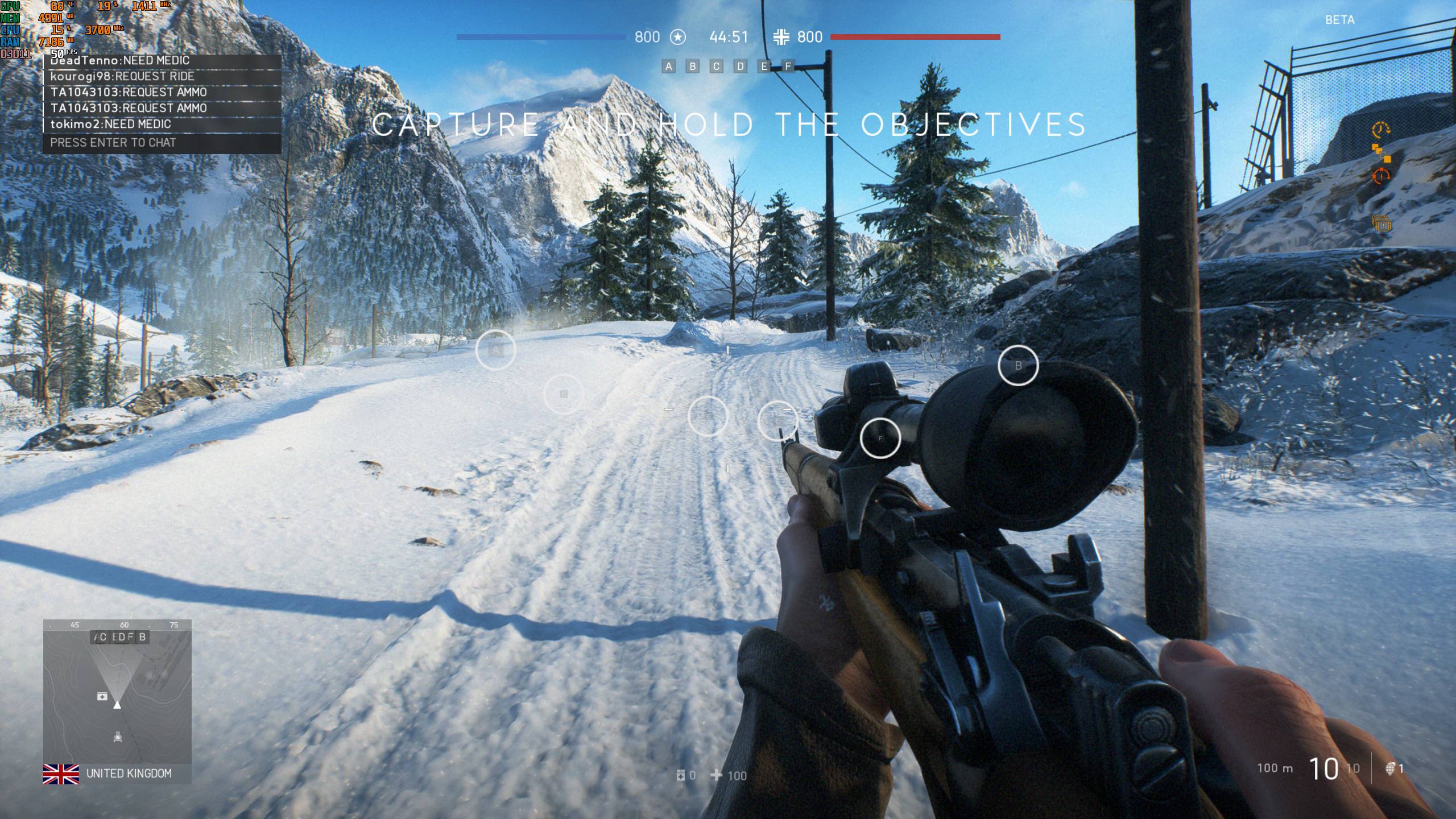Viewport: 1456px width, 819px height.
Task: Click the medic marker on the minimap
Action: coord(102,696)
